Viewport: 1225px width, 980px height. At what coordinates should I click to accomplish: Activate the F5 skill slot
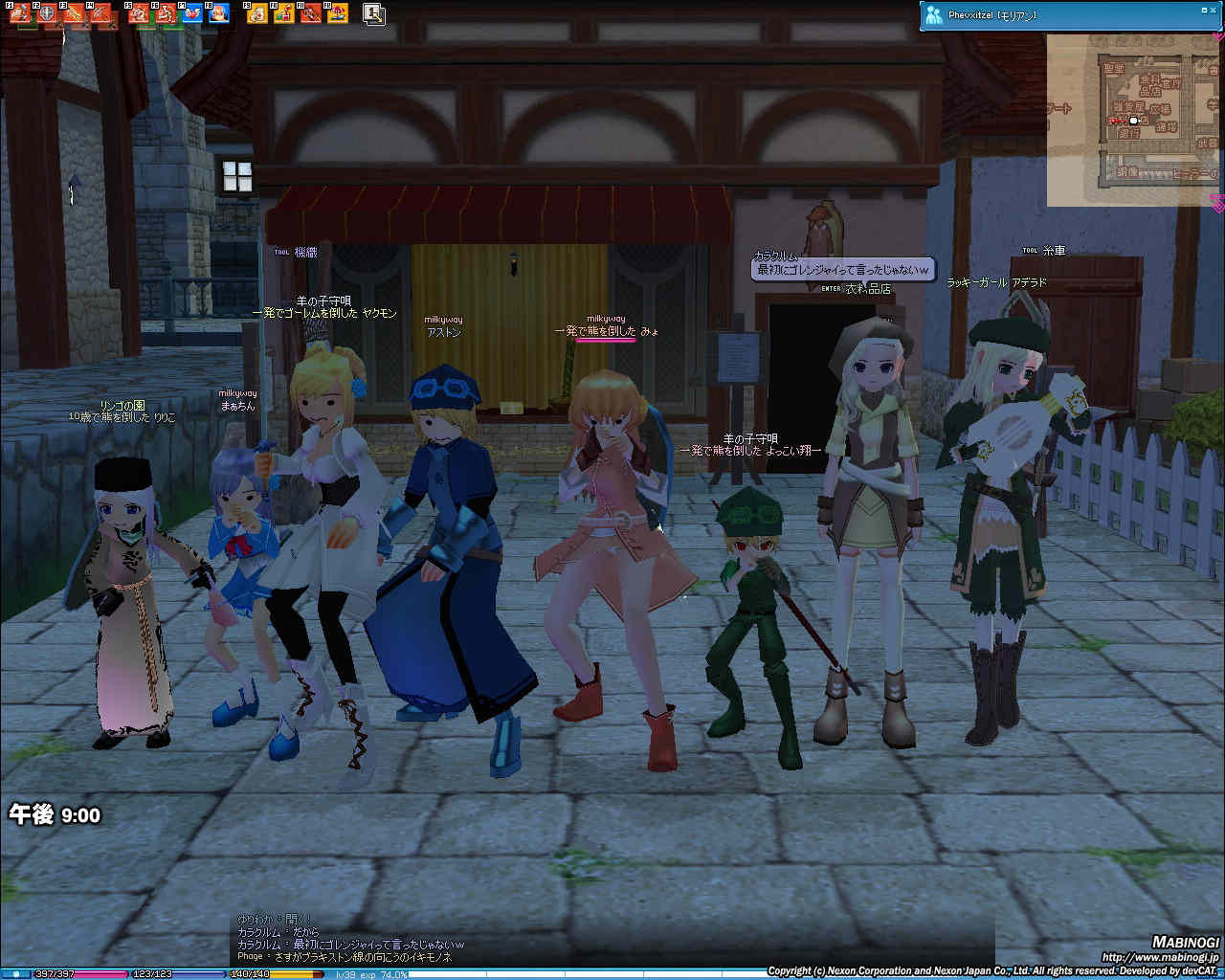pos(139,13)
